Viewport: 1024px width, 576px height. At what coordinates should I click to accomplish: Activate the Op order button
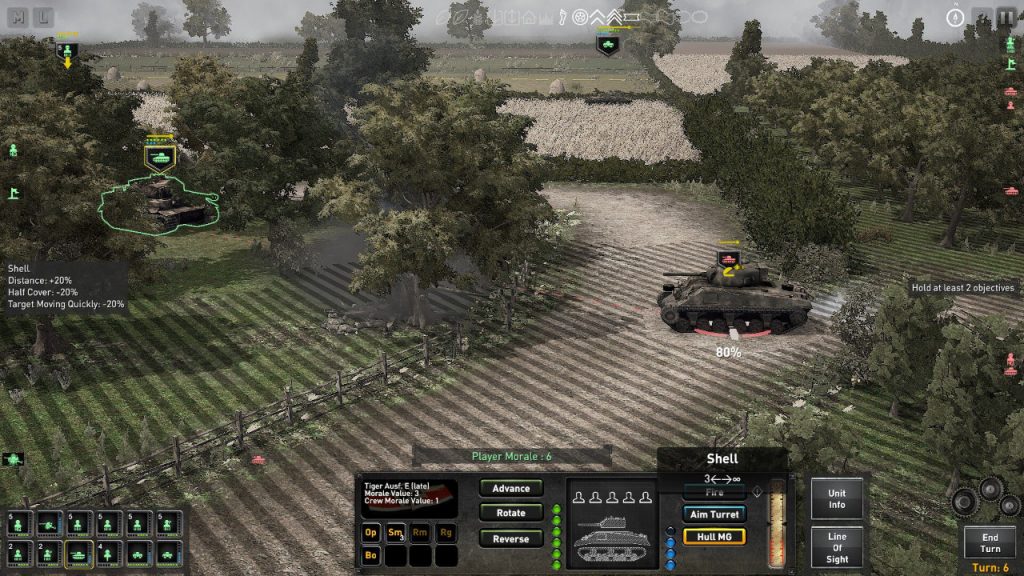click(x=371, y=533)
